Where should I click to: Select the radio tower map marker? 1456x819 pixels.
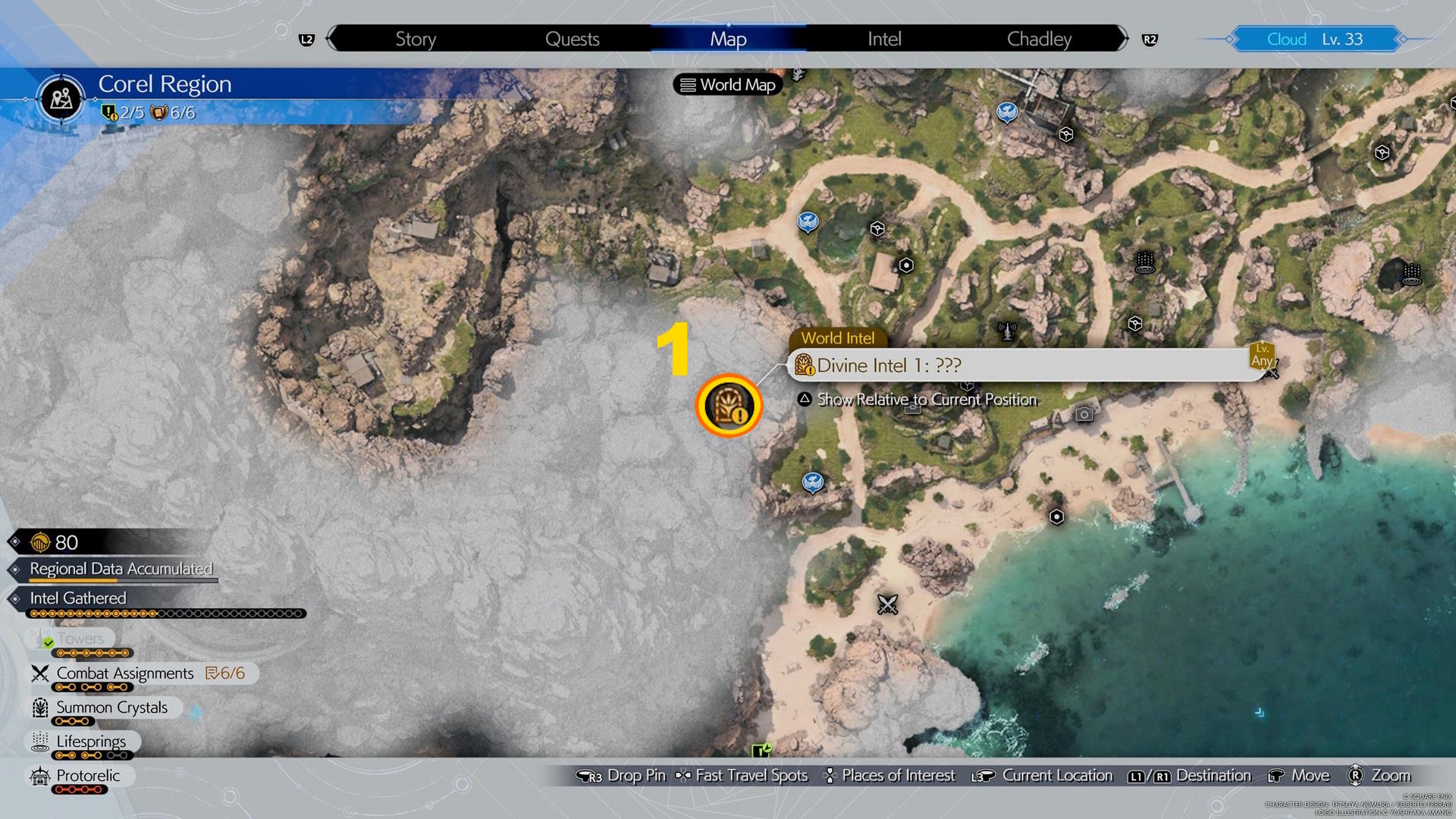point(1007,331)
